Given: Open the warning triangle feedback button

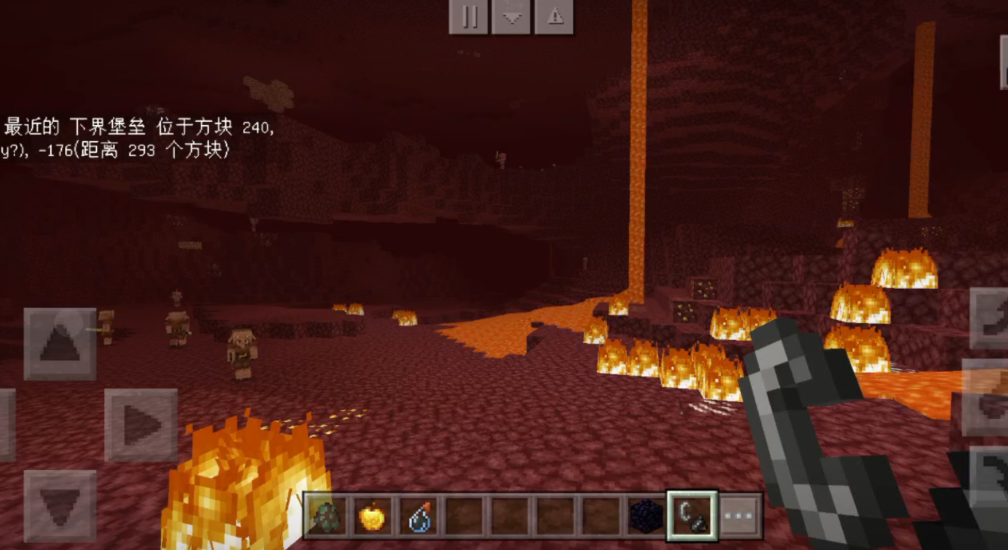Looking at the screenshot, I should coord(554,17).
